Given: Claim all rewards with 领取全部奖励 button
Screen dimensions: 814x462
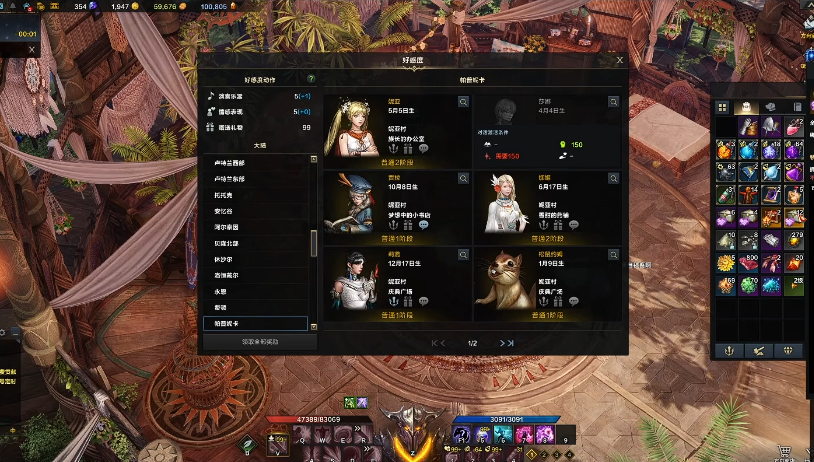Looking at the screenshot, I should coord(259,341).
